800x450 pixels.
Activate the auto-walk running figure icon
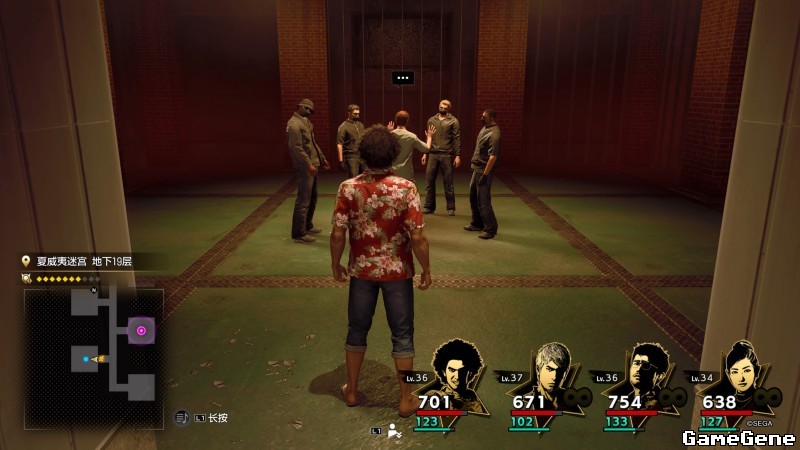pos(394,431)
